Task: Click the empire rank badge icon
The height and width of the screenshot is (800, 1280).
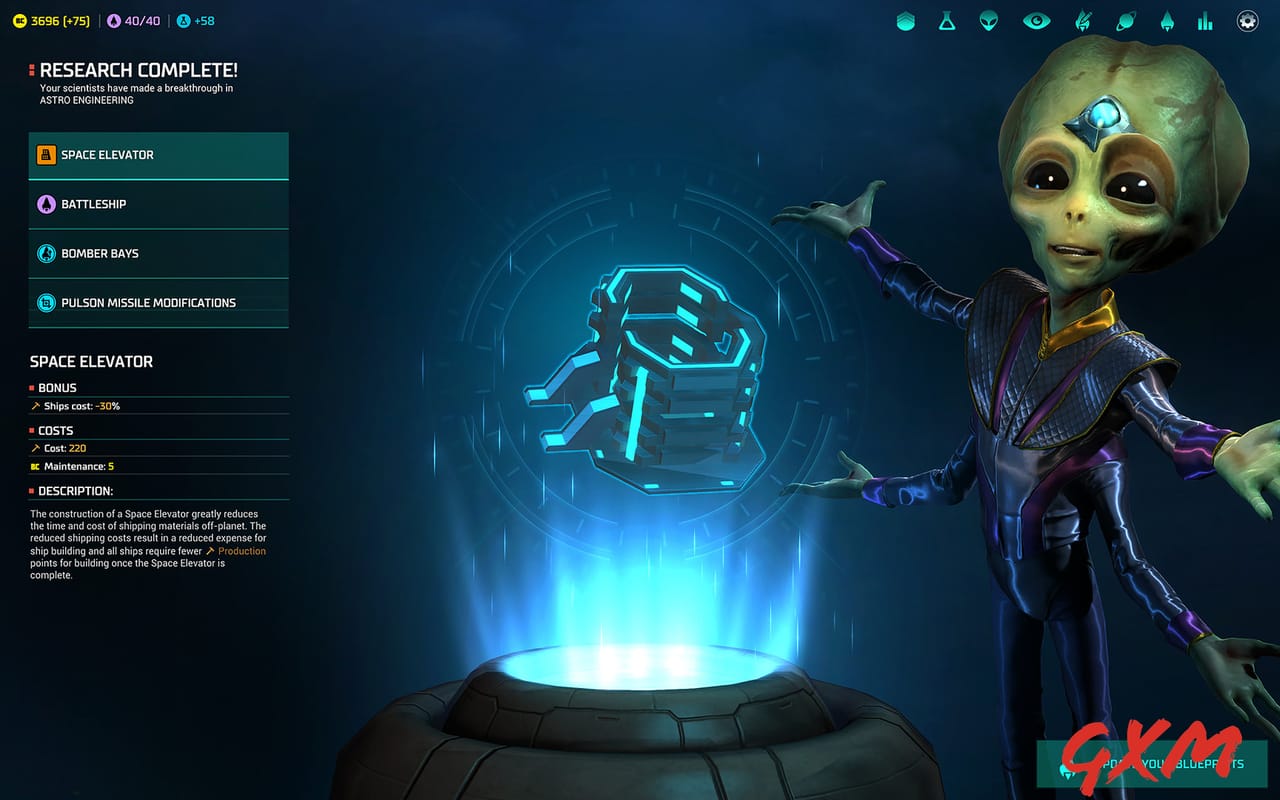Action: click(x=905, y=20)
